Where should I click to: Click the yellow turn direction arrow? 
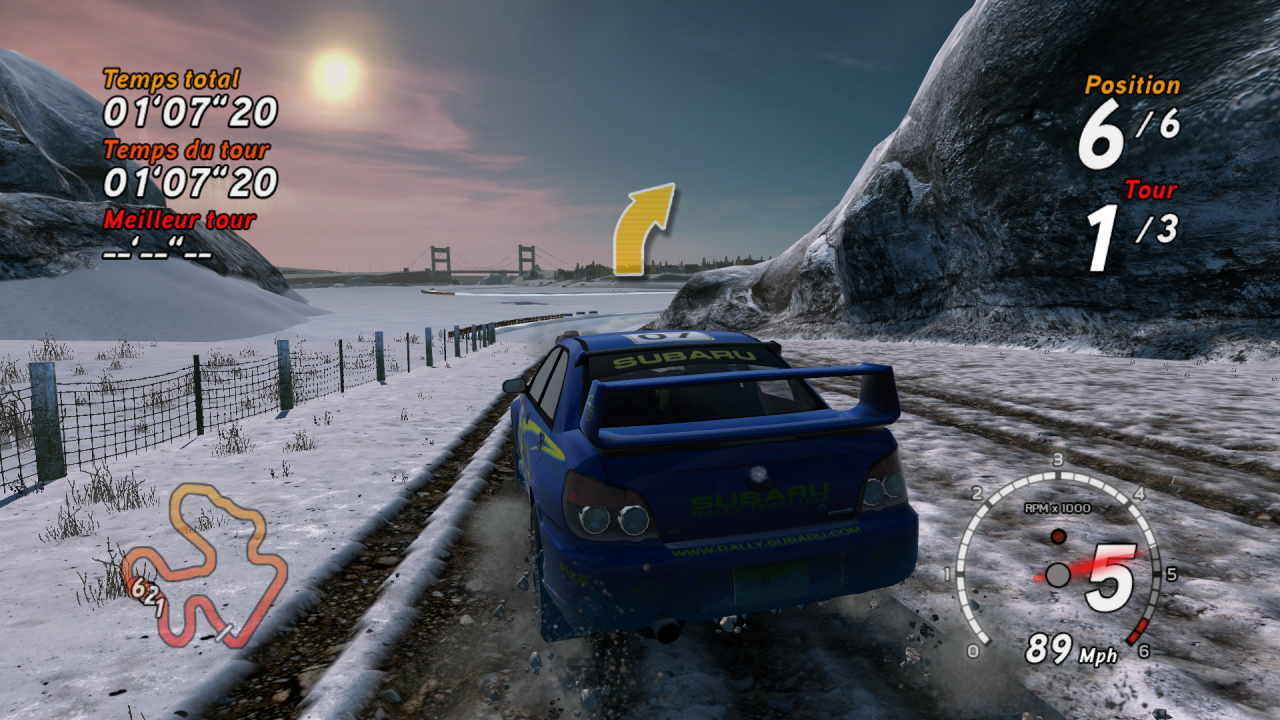(642, 229)
